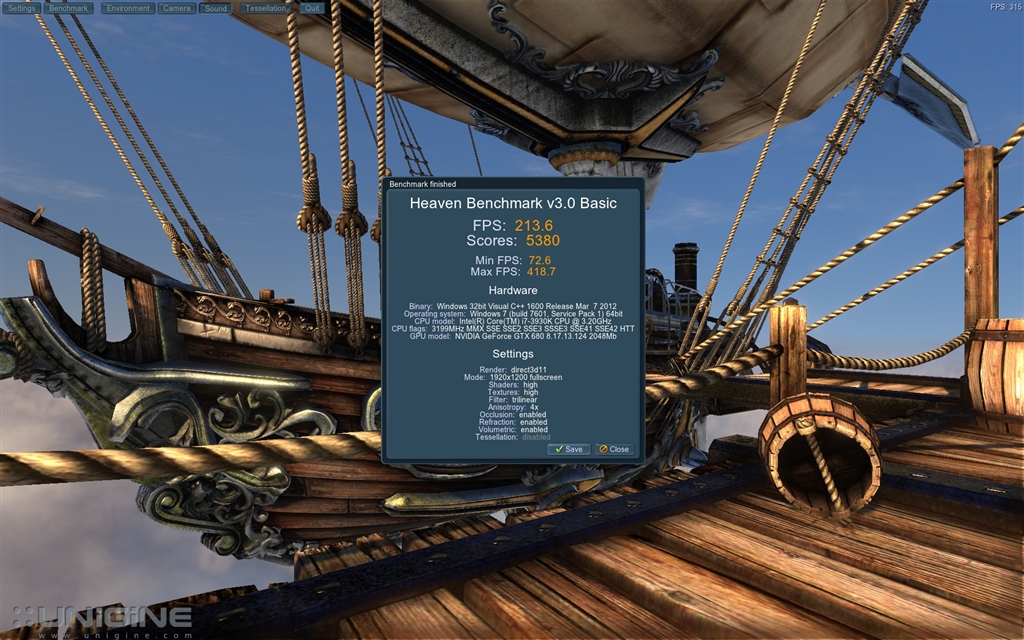Start the Benchmark from the top bar
Image resolution: width=1024 pixels, height=640 pixels.
[x=68, y=8]
